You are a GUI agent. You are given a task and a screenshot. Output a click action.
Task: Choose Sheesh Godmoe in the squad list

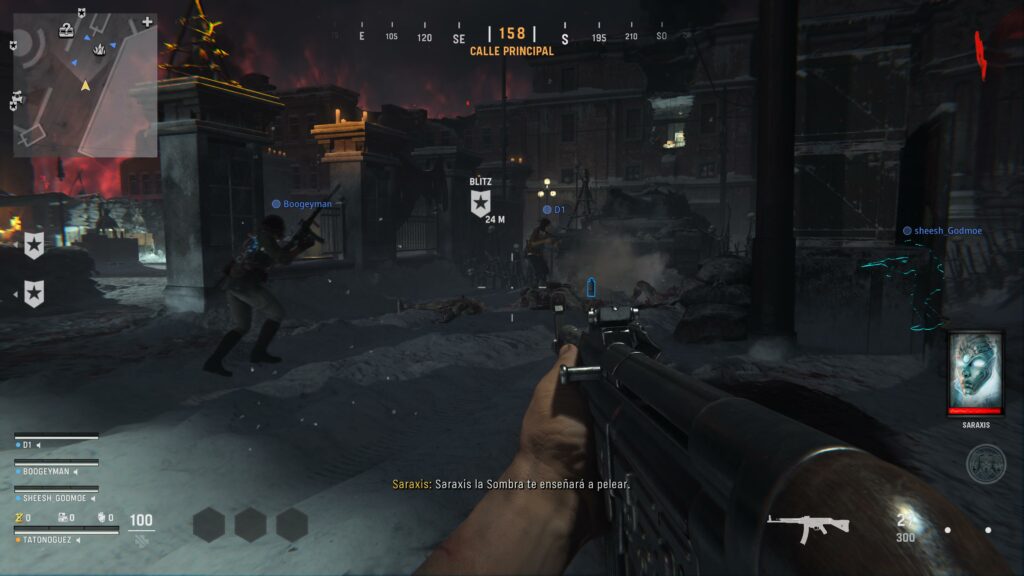click(x=56, y=497)
